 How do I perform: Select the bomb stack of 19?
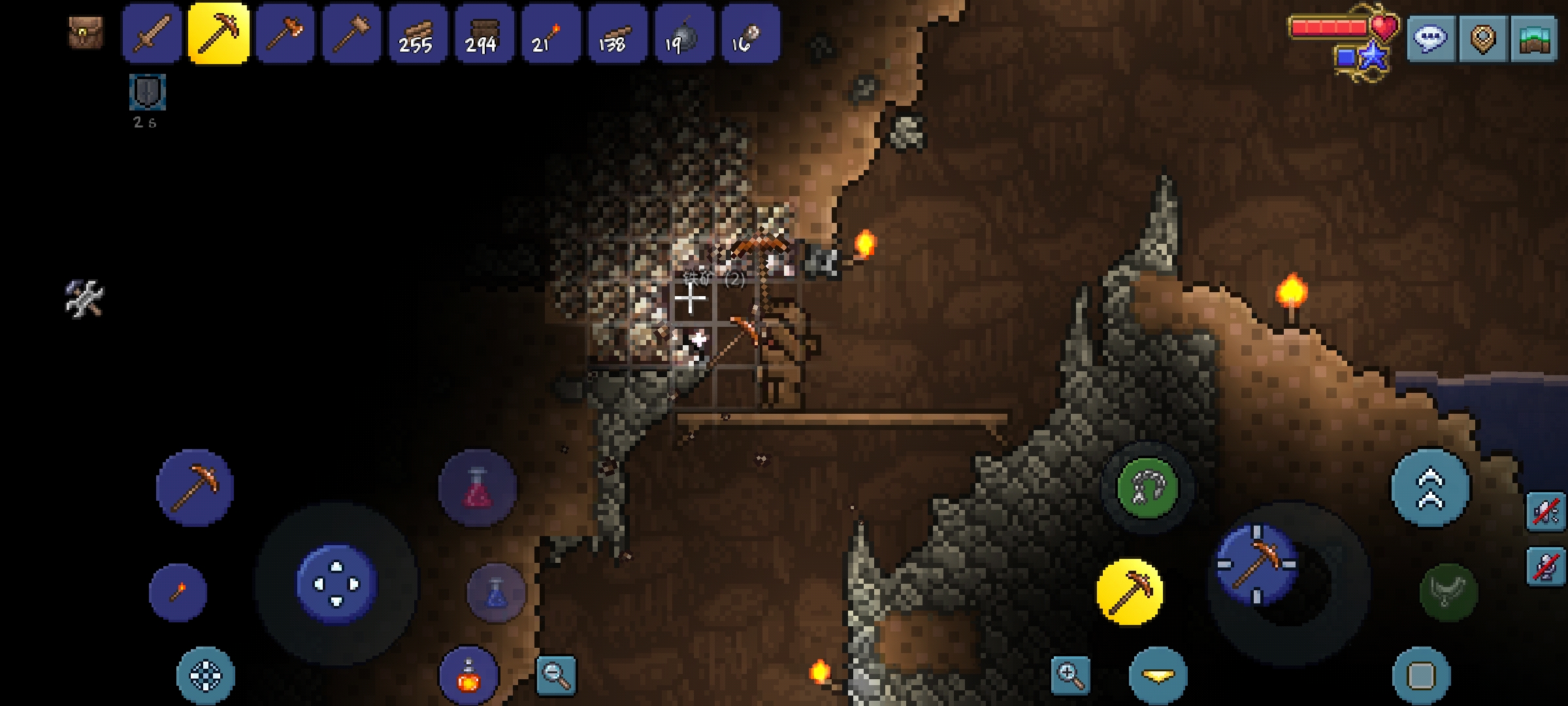tap(683, 34)
